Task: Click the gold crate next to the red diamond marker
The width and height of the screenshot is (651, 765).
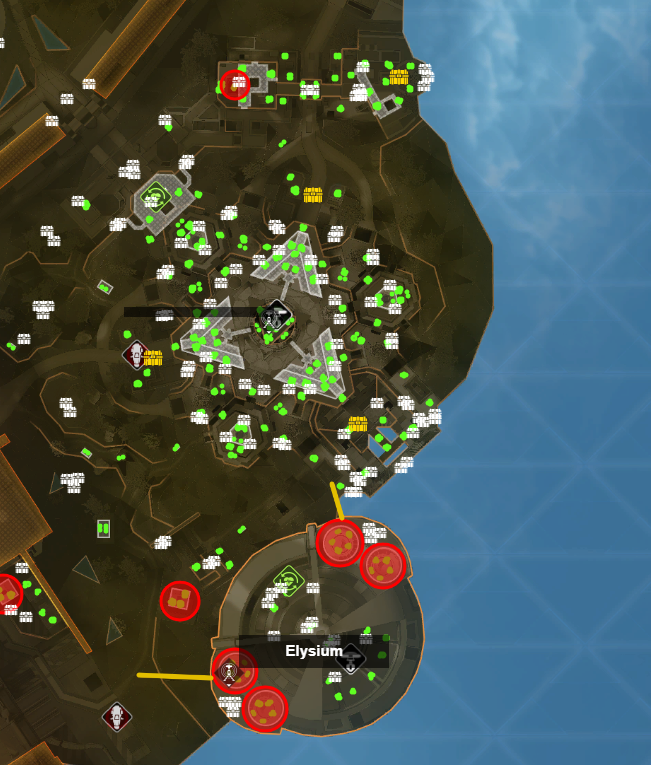Action: click(x=153, y=358)
